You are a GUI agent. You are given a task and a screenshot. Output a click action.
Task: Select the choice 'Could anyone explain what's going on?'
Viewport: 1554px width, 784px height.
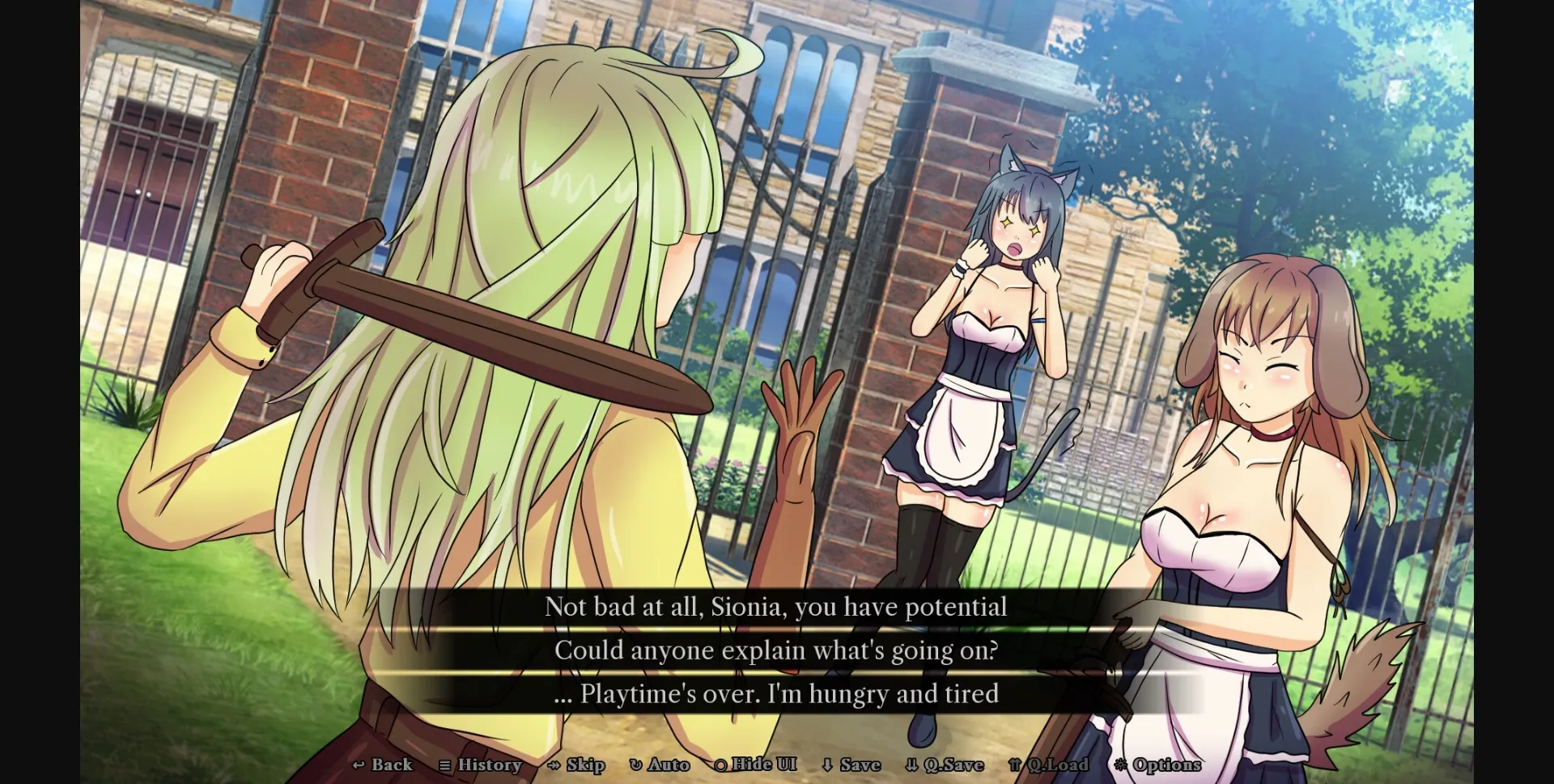coord(777,650)
